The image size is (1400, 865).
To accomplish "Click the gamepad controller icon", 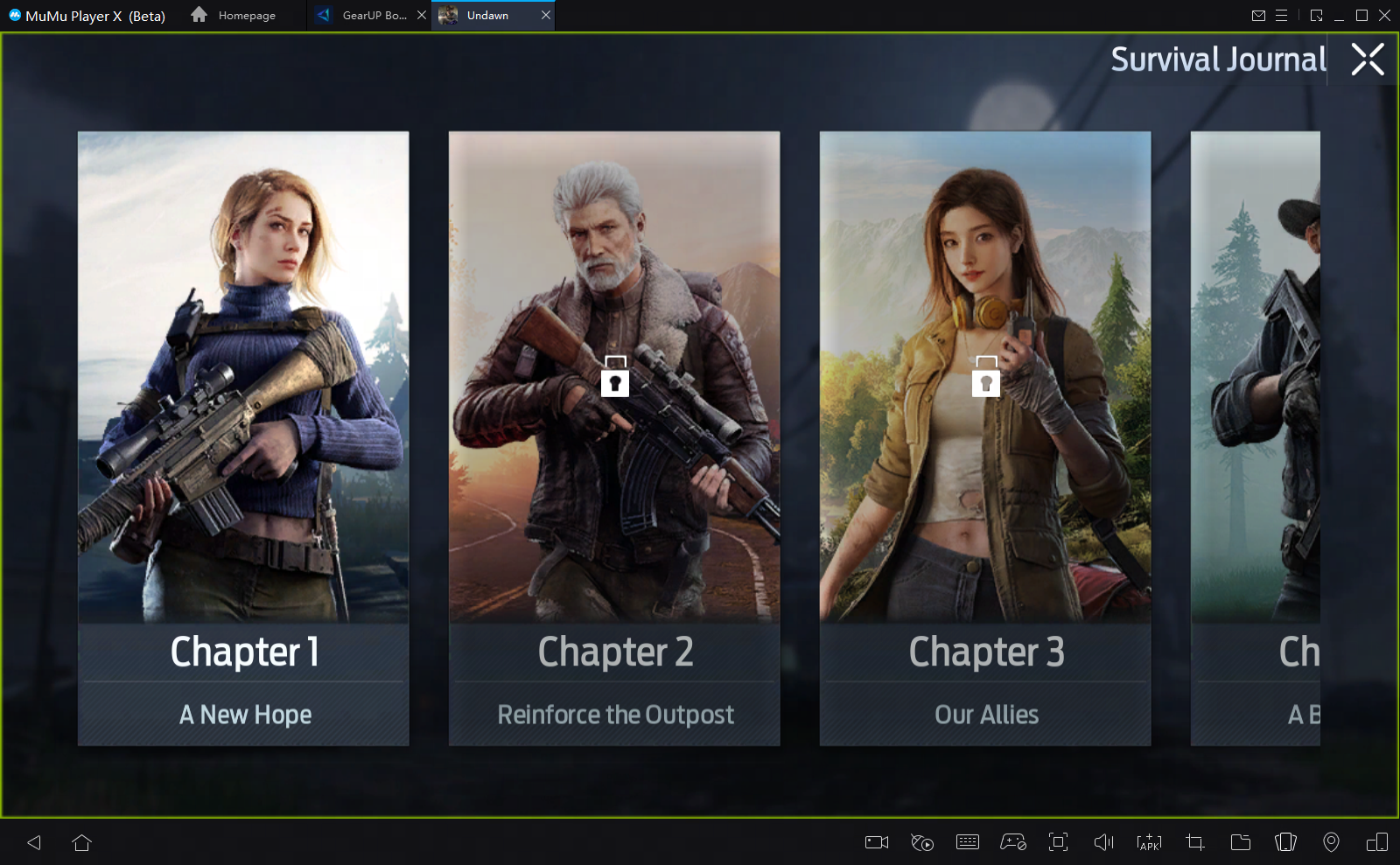I will click(x=1012, y=842).
